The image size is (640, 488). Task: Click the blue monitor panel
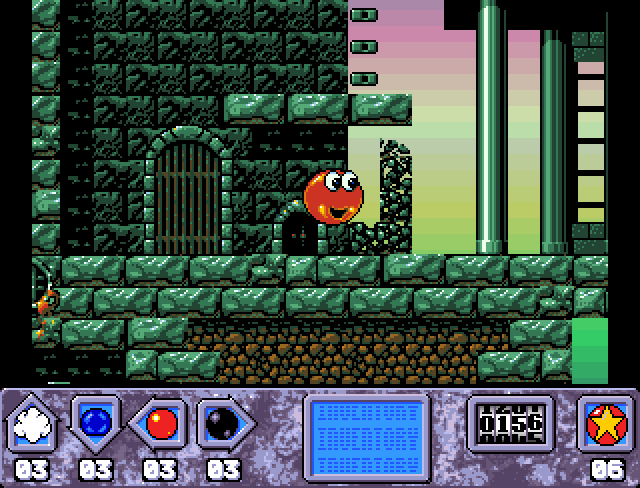tap(367, 430)
